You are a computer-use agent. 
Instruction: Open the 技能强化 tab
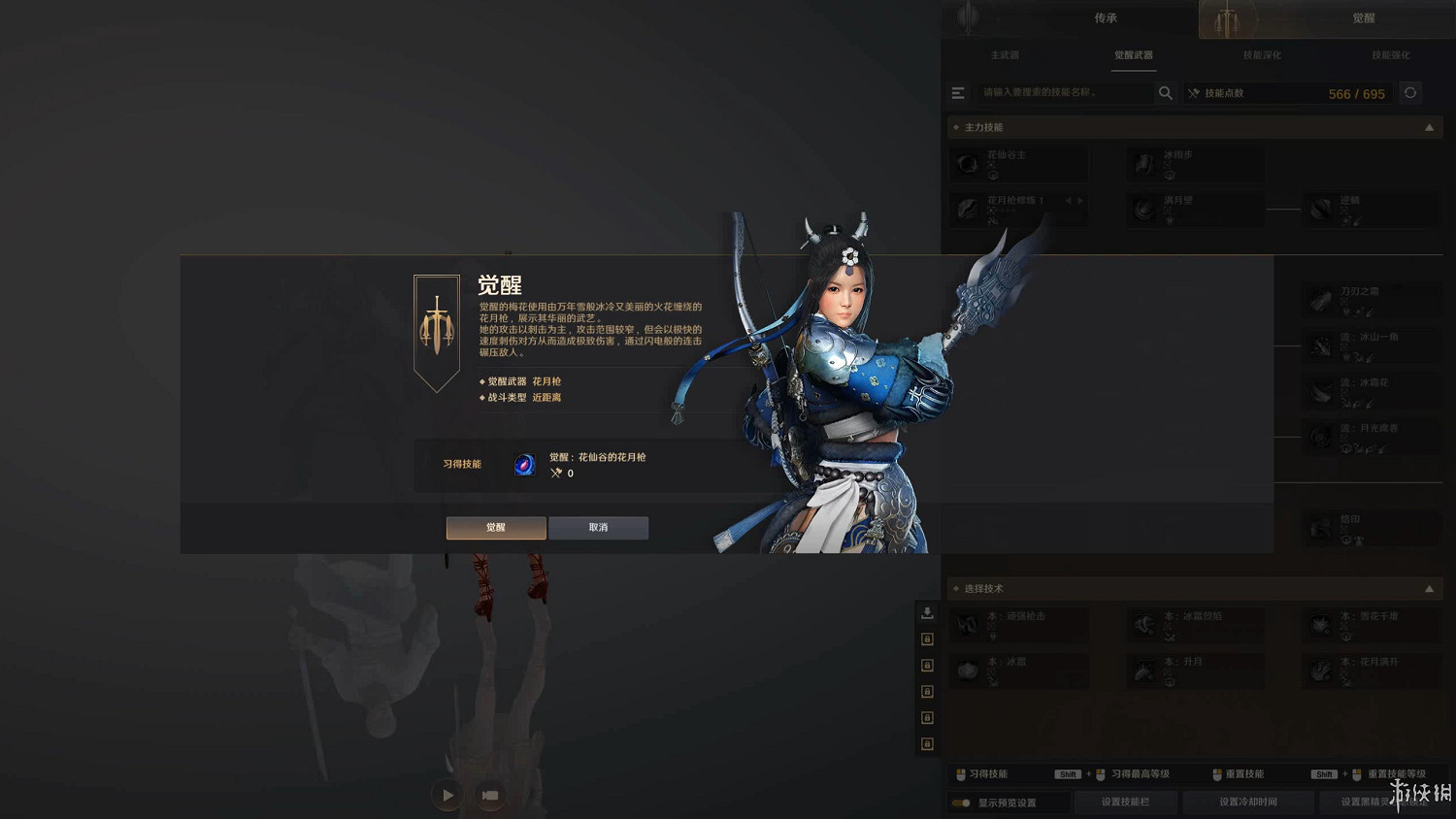click(1390, 55)
